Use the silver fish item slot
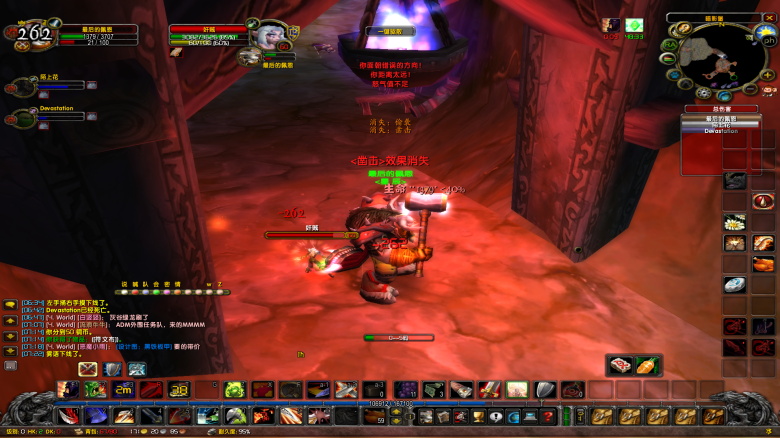Viewport: 780px width, 438px height. [x=735, y=285]
